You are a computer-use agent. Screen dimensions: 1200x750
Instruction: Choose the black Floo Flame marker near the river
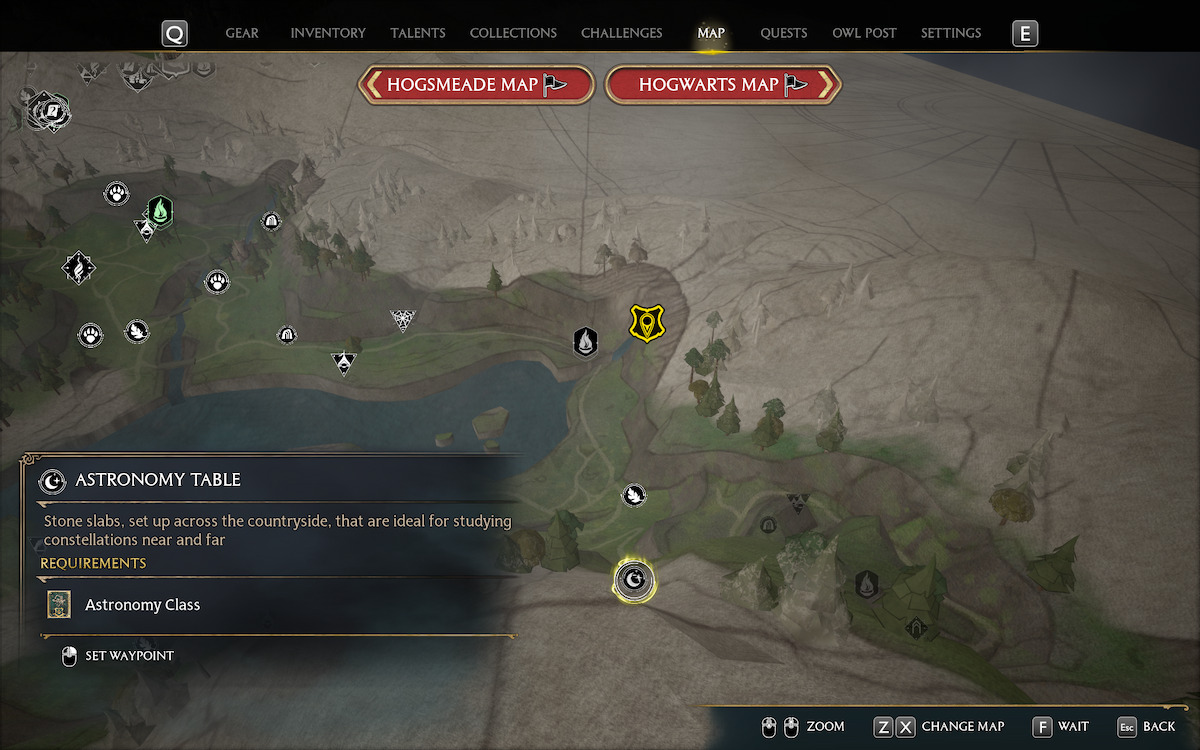coord(585,342)
